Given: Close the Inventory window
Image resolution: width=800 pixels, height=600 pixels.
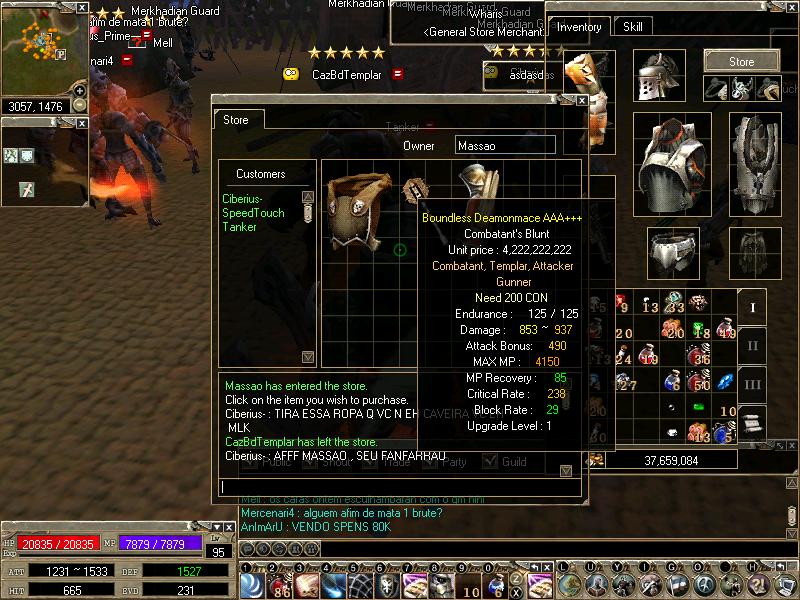Looking at the screenshot, I should tap(789, 7).
